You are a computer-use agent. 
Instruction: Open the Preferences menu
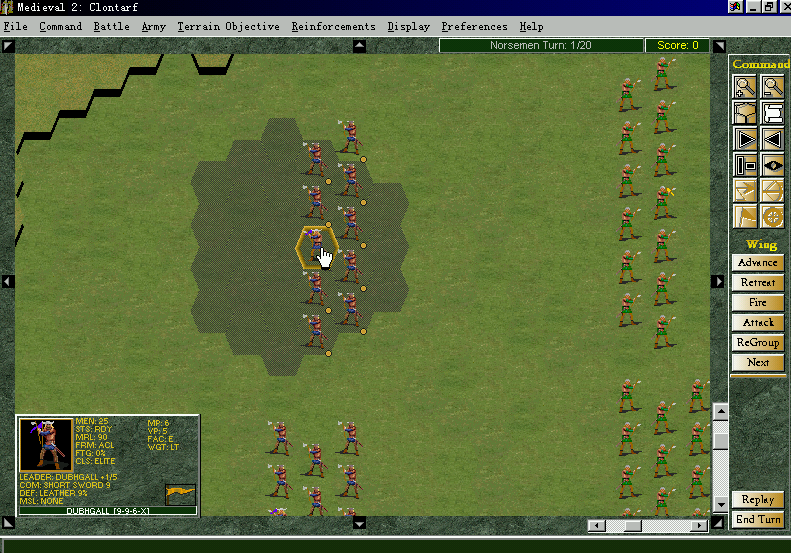tap(474, 26)
